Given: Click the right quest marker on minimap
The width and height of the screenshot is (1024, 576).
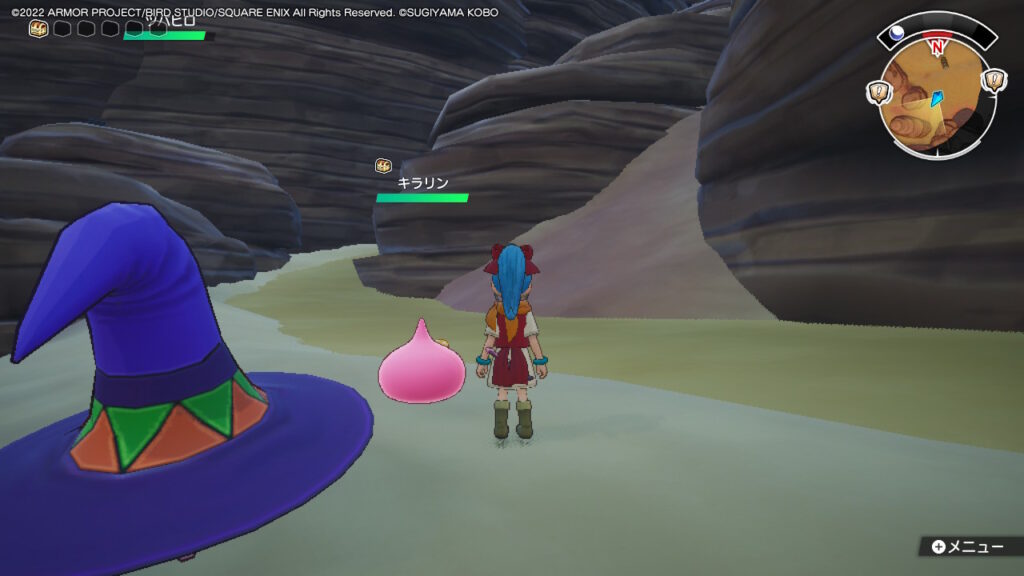Looking at the screenshot, I should click(x=994, y=80).
